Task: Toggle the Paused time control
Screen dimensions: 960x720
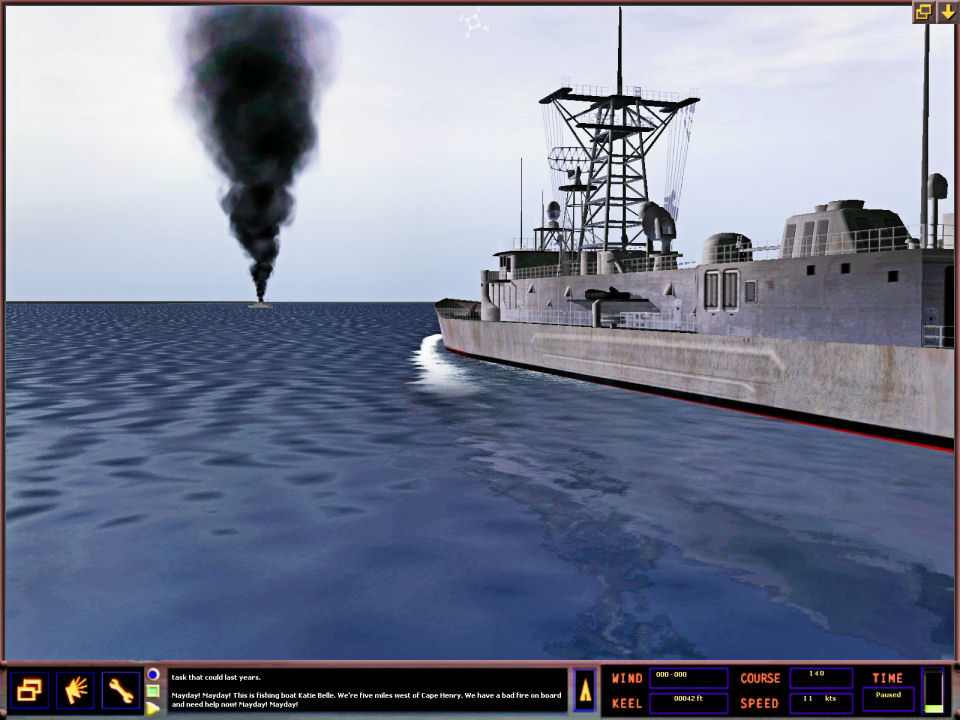Action: point(888,698)
